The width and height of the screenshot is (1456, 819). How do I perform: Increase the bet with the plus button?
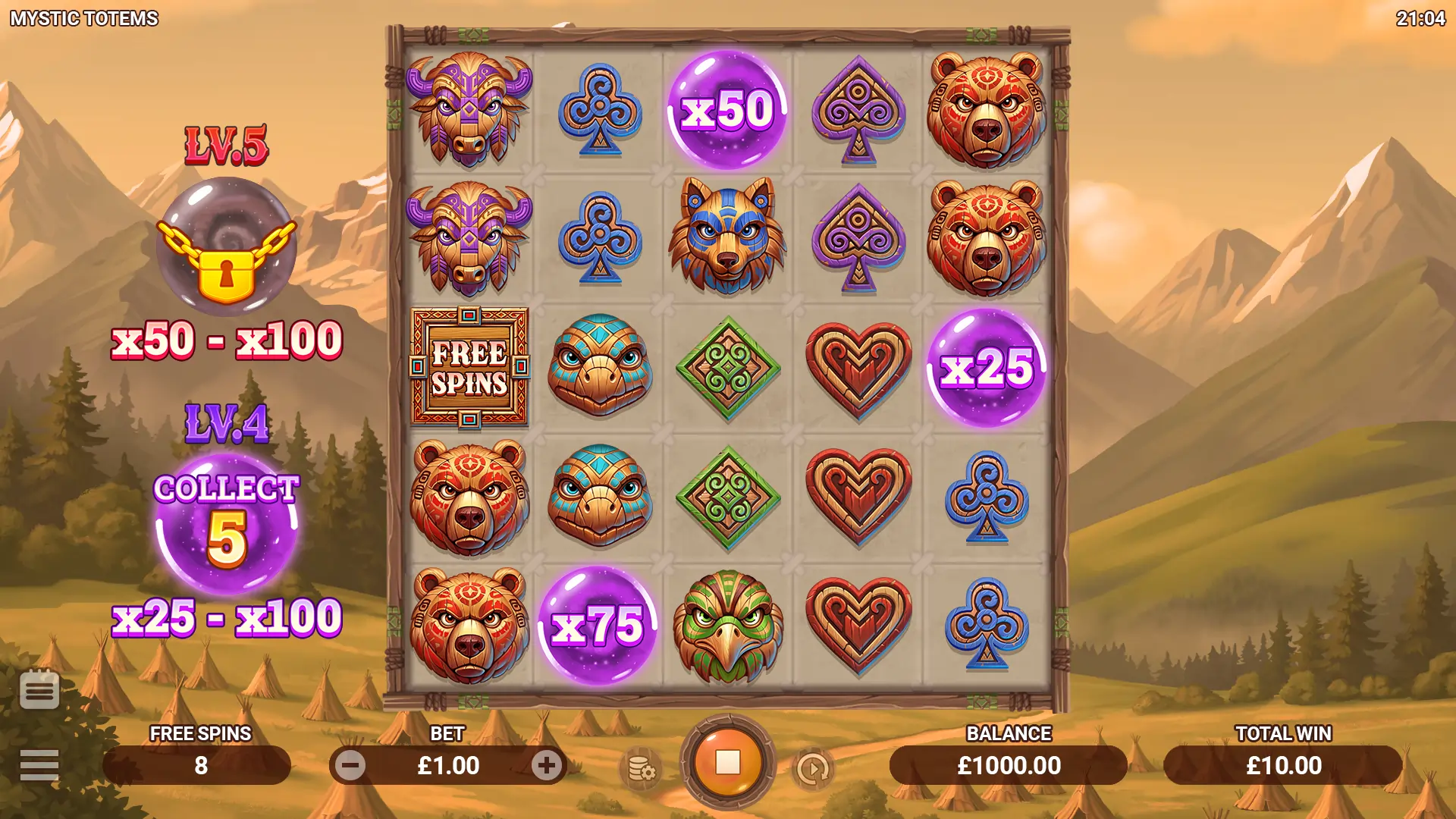click(x=546, y=766)
